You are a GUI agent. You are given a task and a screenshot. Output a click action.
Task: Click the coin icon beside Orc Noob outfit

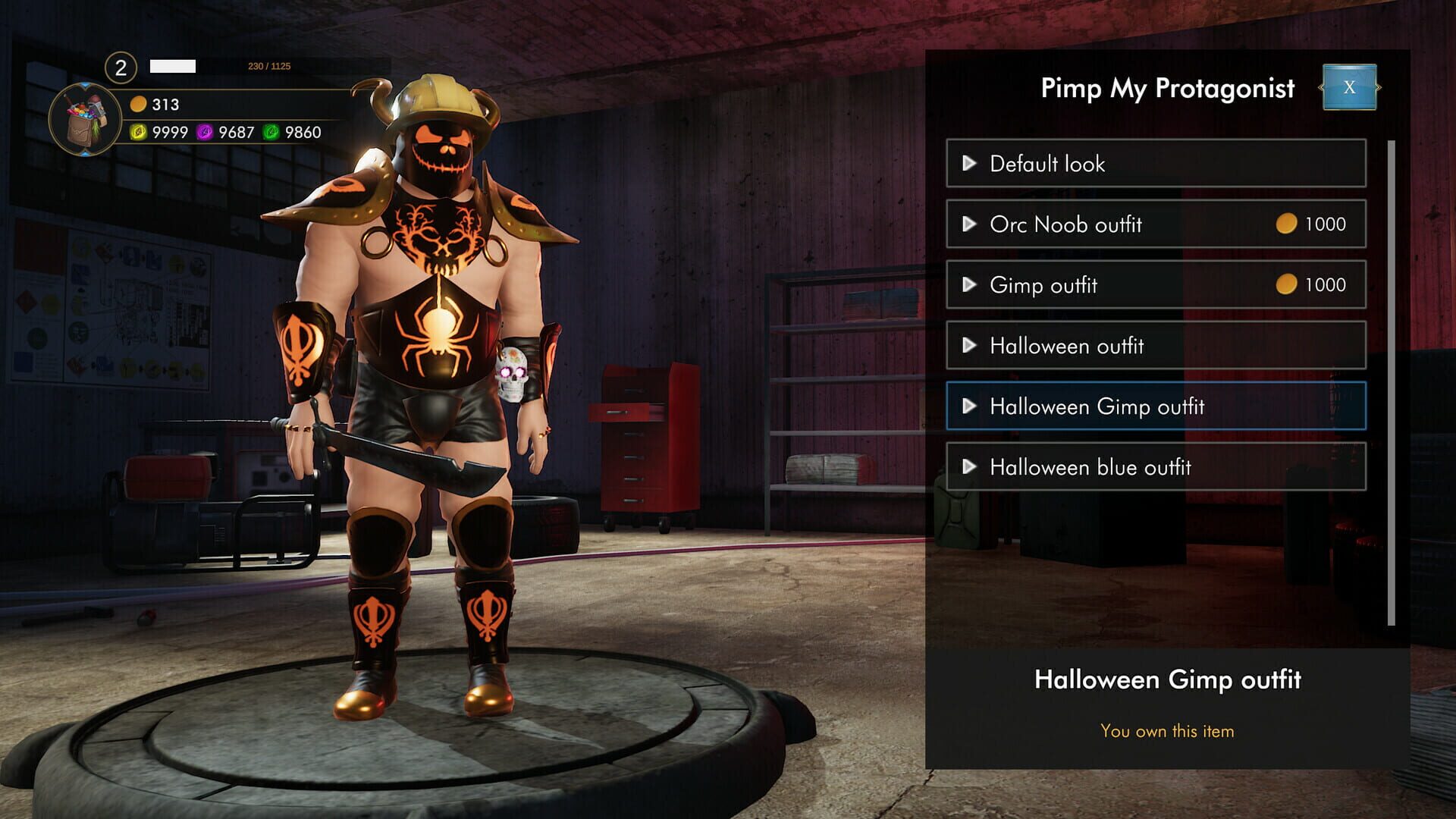[1288, 224]
